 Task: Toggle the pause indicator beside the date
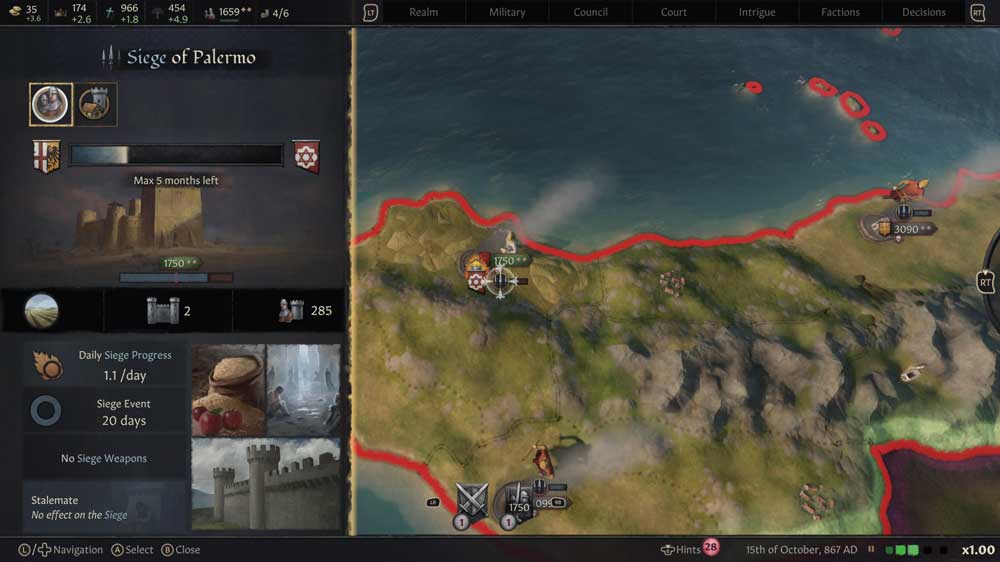pos(871,549)
